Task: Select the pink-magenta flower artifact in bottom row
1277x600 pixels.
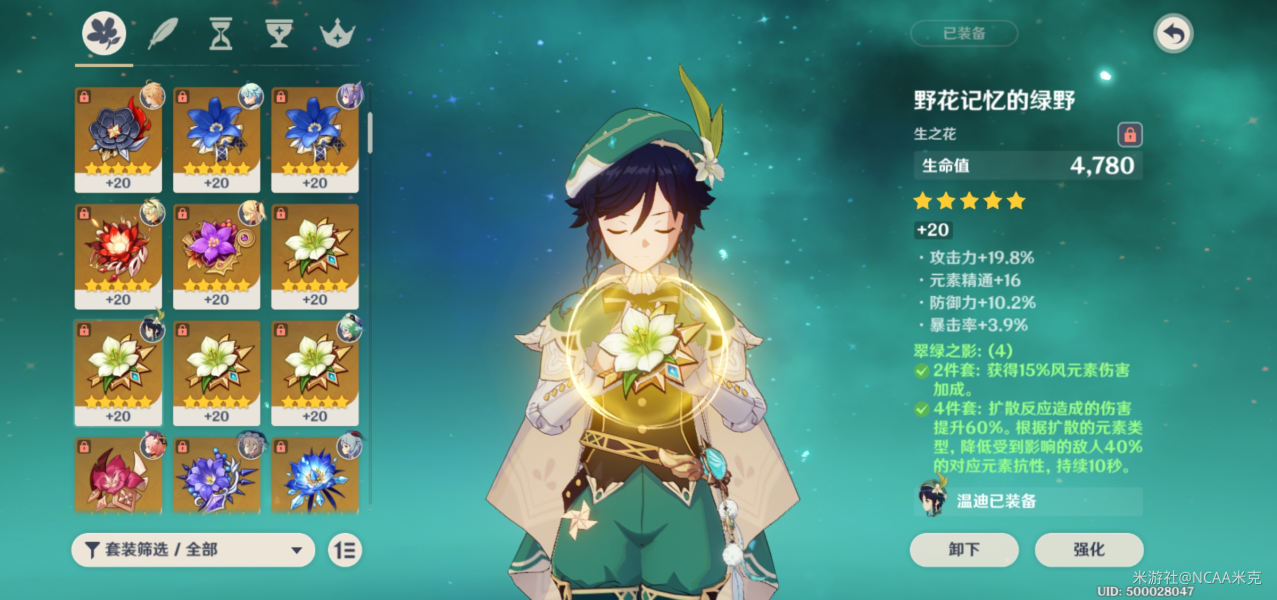Action: coord(118,474)
